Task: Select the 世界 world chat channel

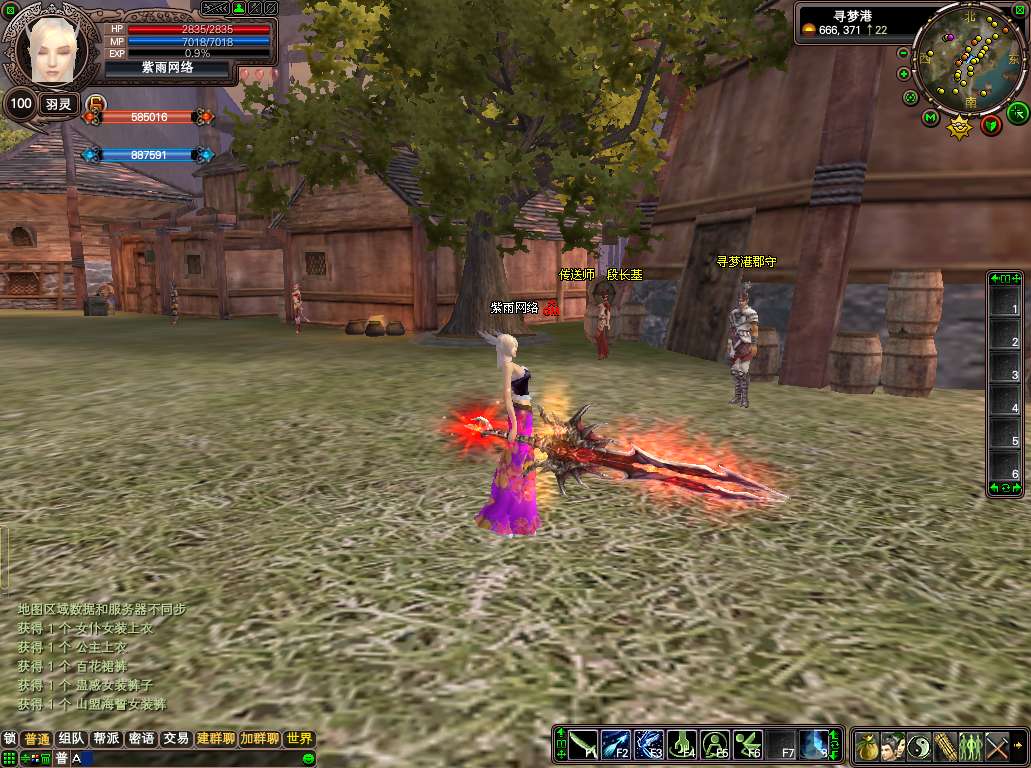Action: coord(299,739)
